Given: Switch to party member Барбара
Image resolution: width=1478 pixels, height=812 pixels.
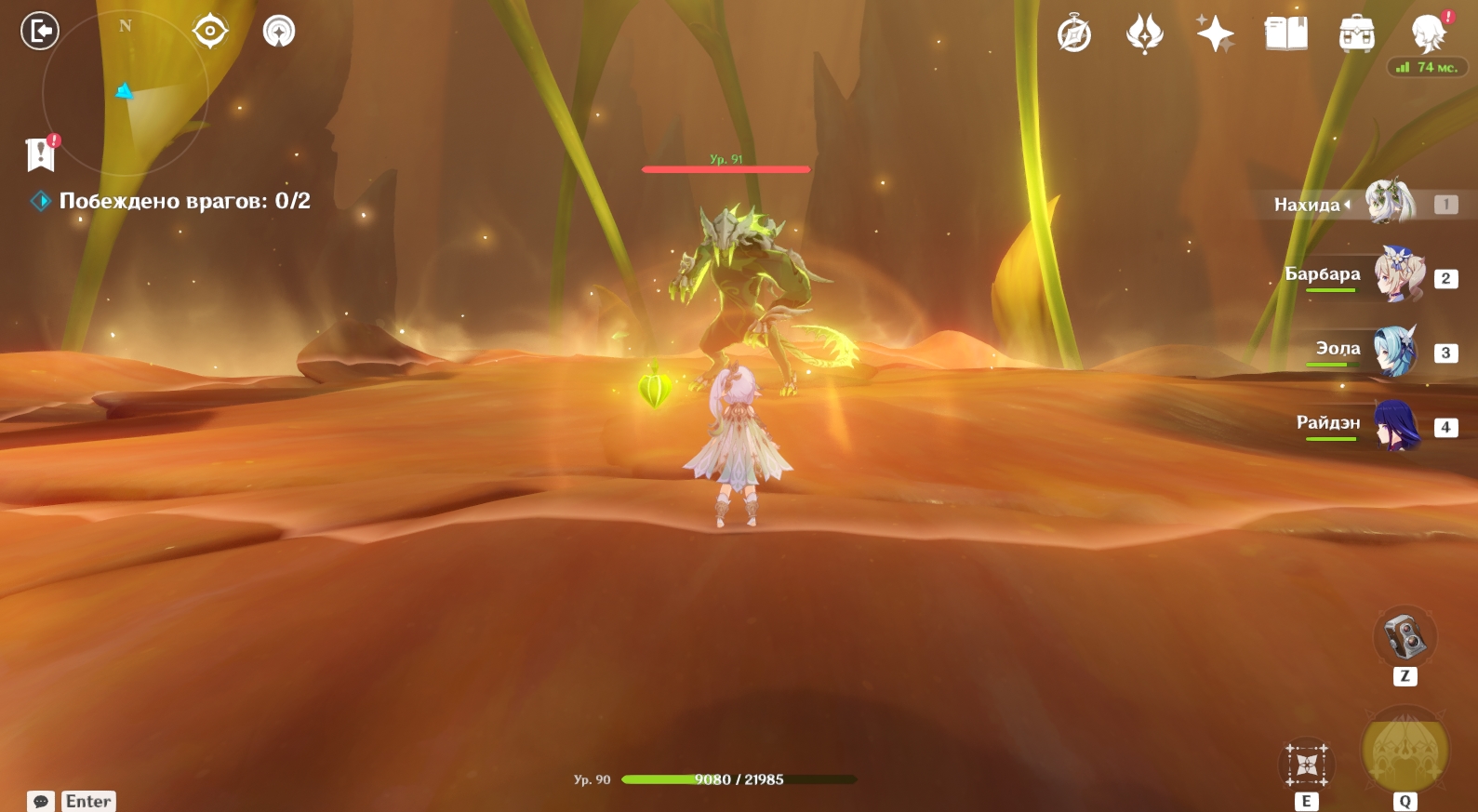Looking at the screenshot, I should click(x=1398, y=276).
